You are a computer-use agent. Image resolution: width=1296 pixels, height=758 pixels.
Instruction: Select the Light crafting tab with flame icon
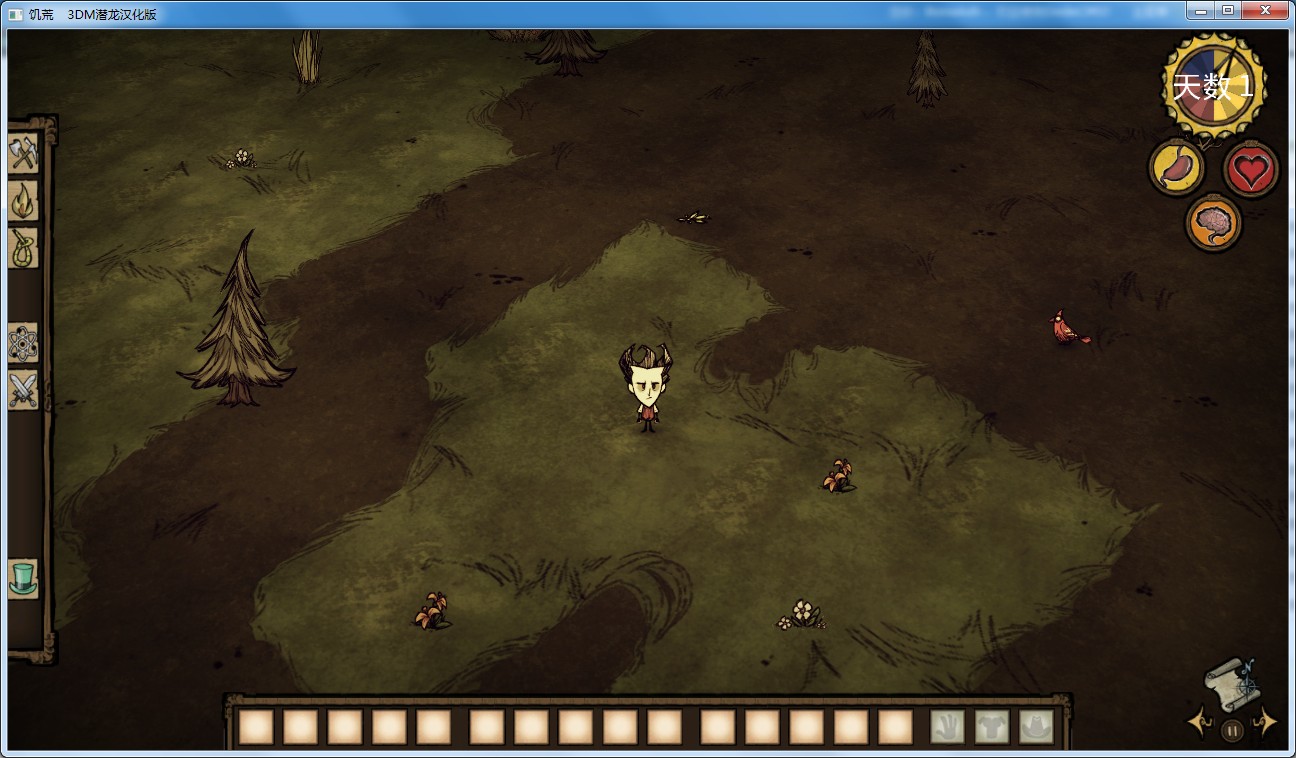coord(22,201)
